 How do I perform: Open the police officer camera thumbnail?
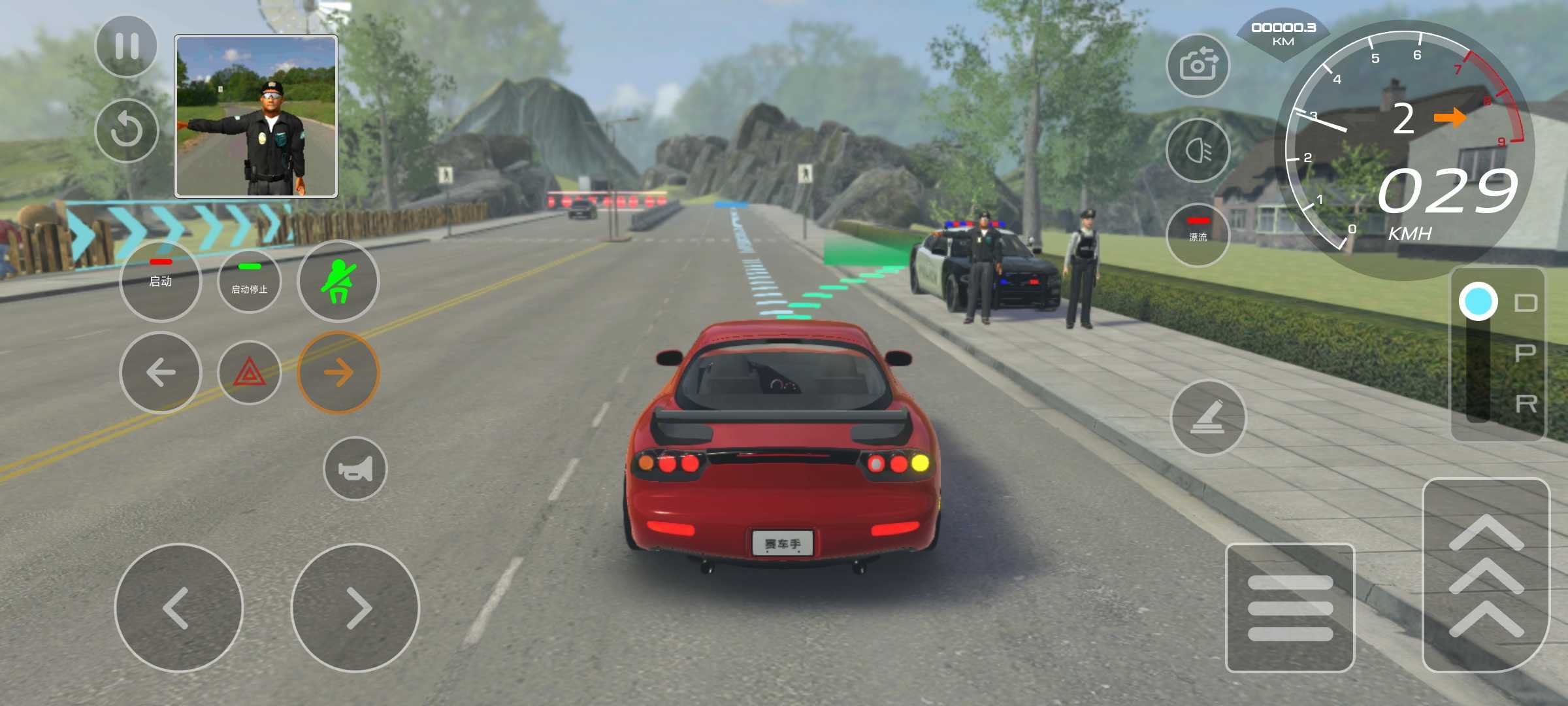click(x=256, y=116)
